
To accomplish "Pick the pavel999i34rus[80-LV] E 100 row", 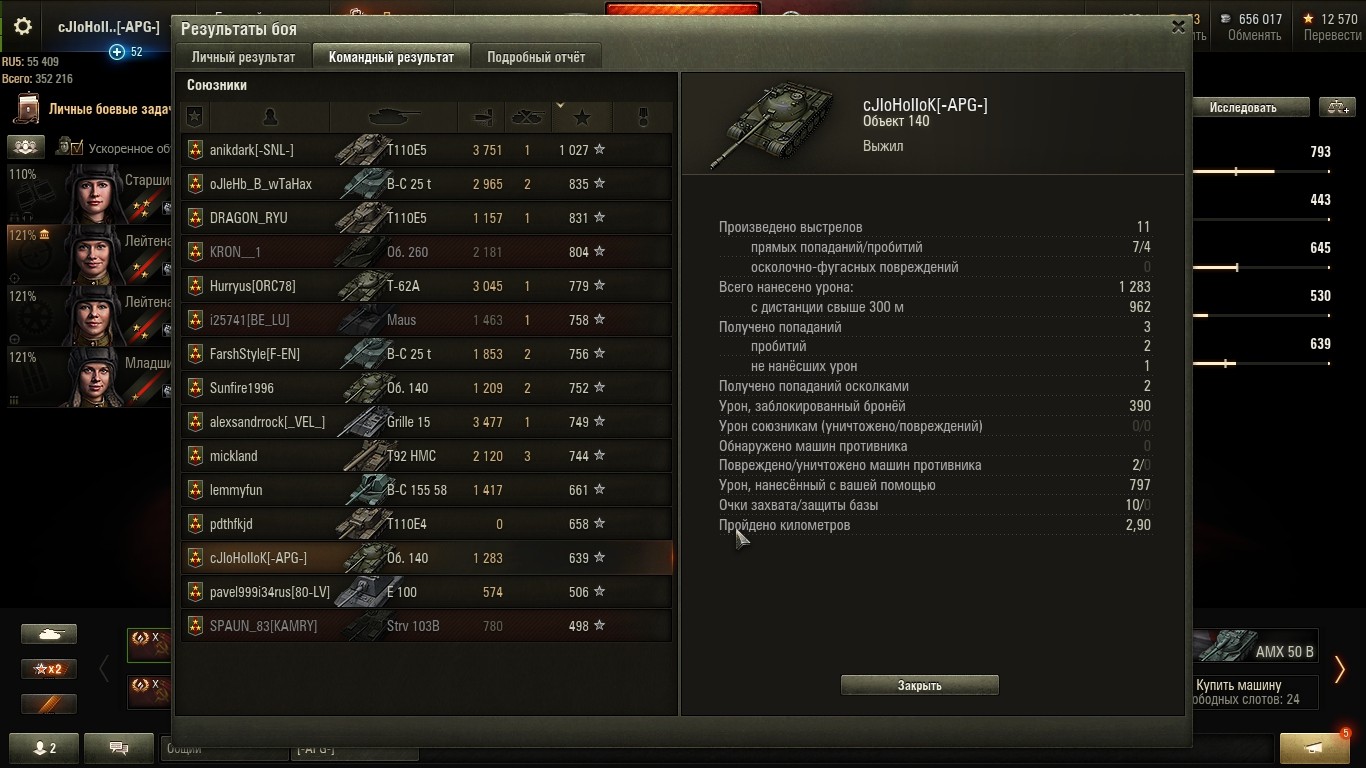I will click(426, 592).
